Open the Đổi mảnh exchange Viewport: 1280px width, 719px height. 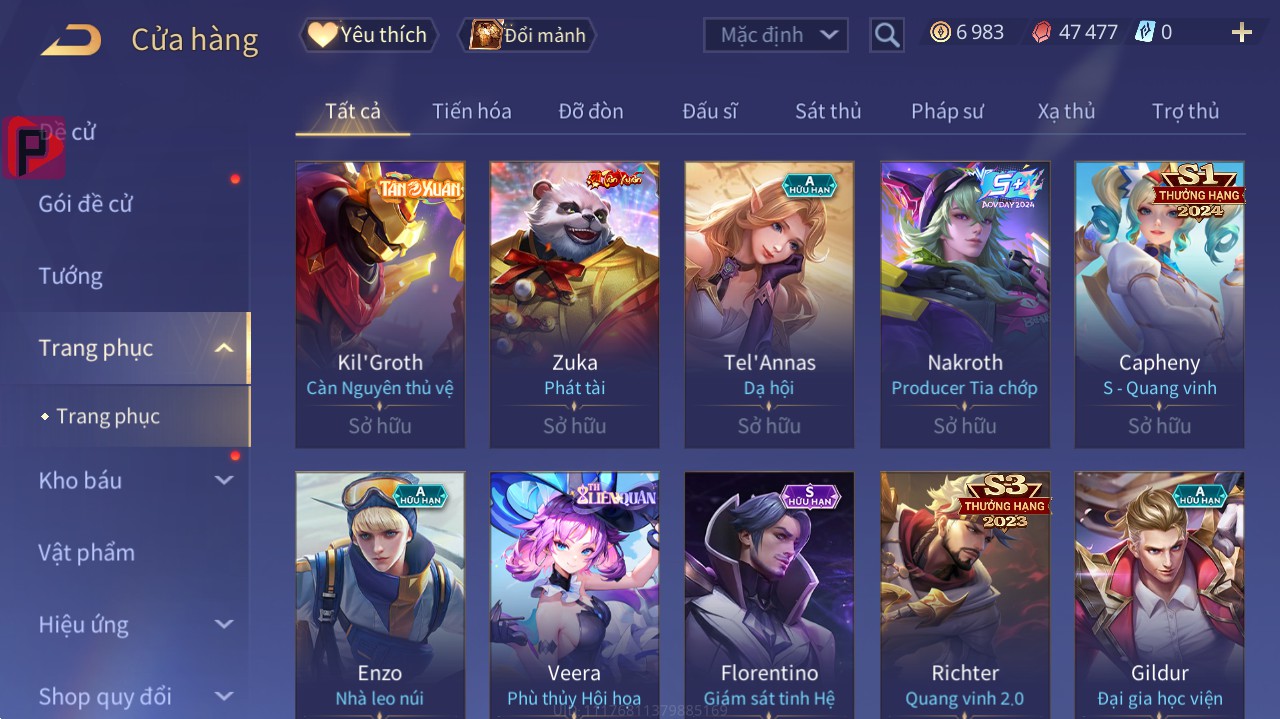tap(527, 35)
